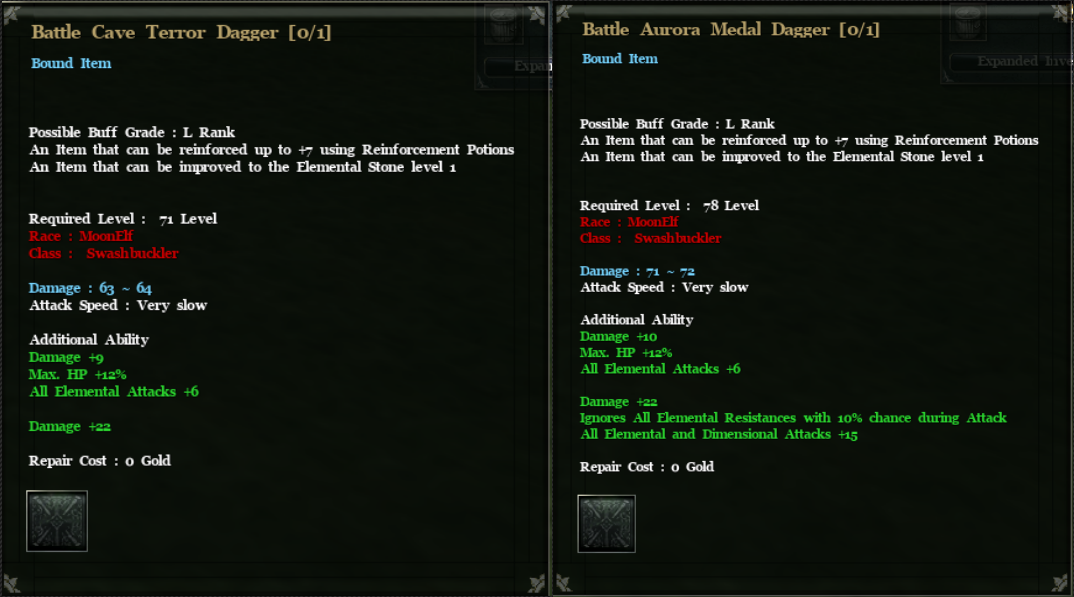Viewport: 1074px width, 597px height.
Task: Select the Battle Aurora Medal Dagger item icon
Action: pyautogui.click(x=606, y=524)
